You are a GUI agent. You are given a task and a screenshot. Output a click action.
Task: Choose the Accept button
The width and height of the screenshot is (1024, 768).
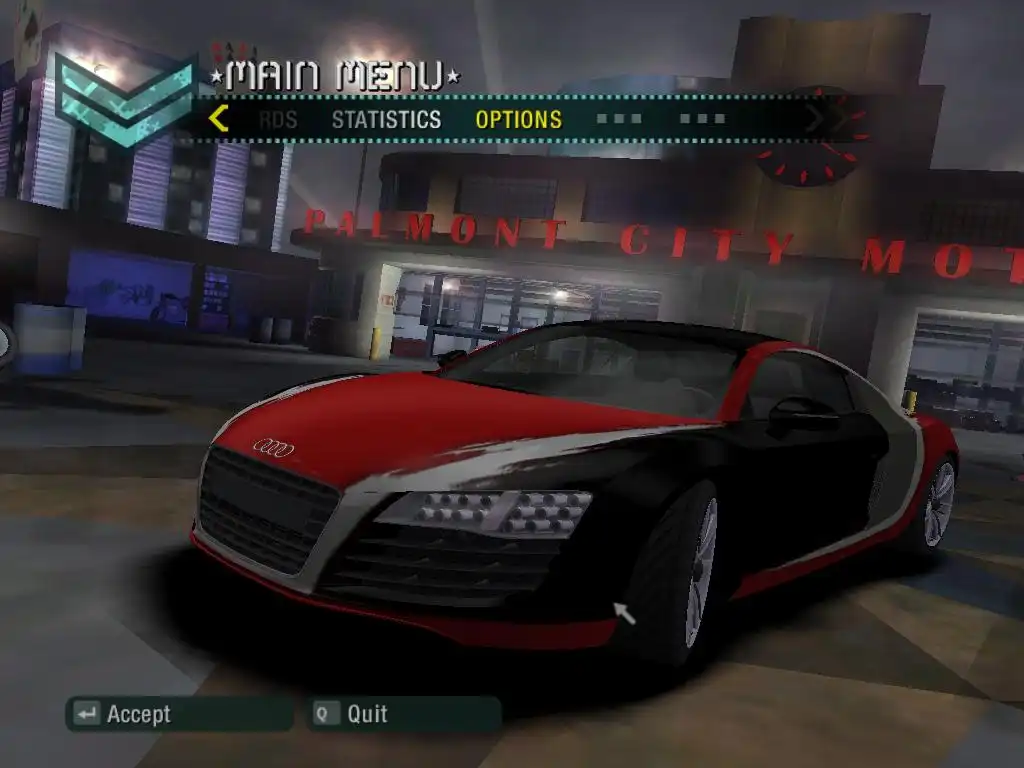(x=179, y=714)
